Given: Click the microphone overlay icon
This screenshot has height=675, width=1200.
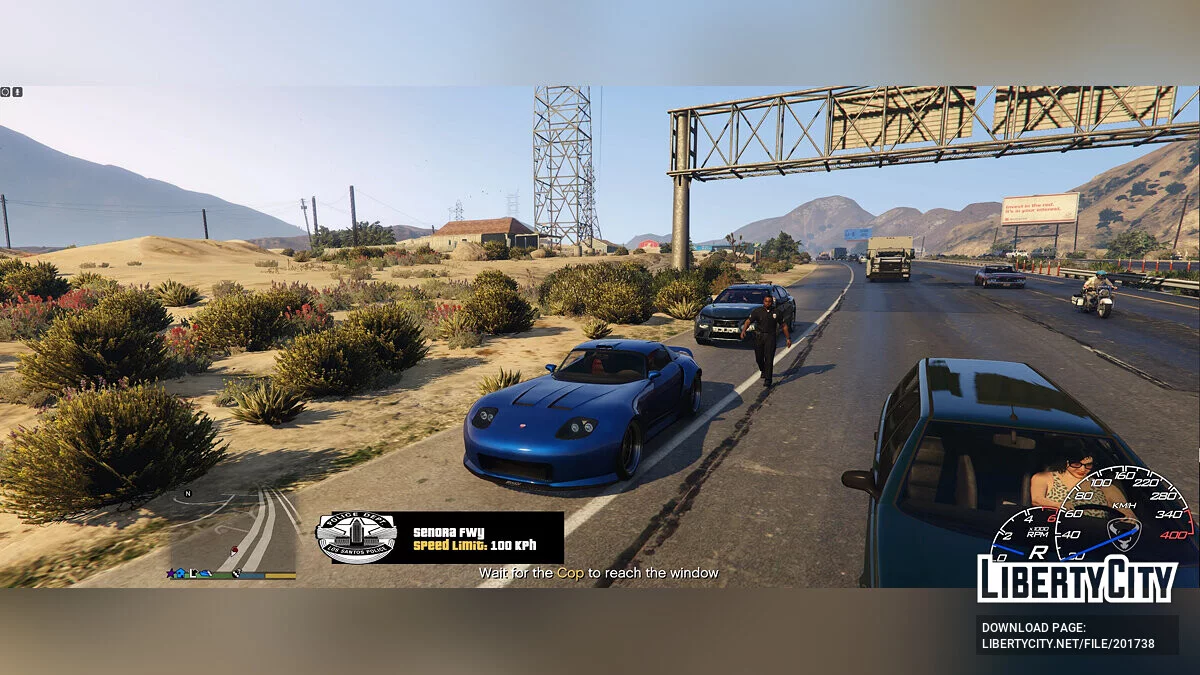Looking at the screenshot, I should coord(17,92).
